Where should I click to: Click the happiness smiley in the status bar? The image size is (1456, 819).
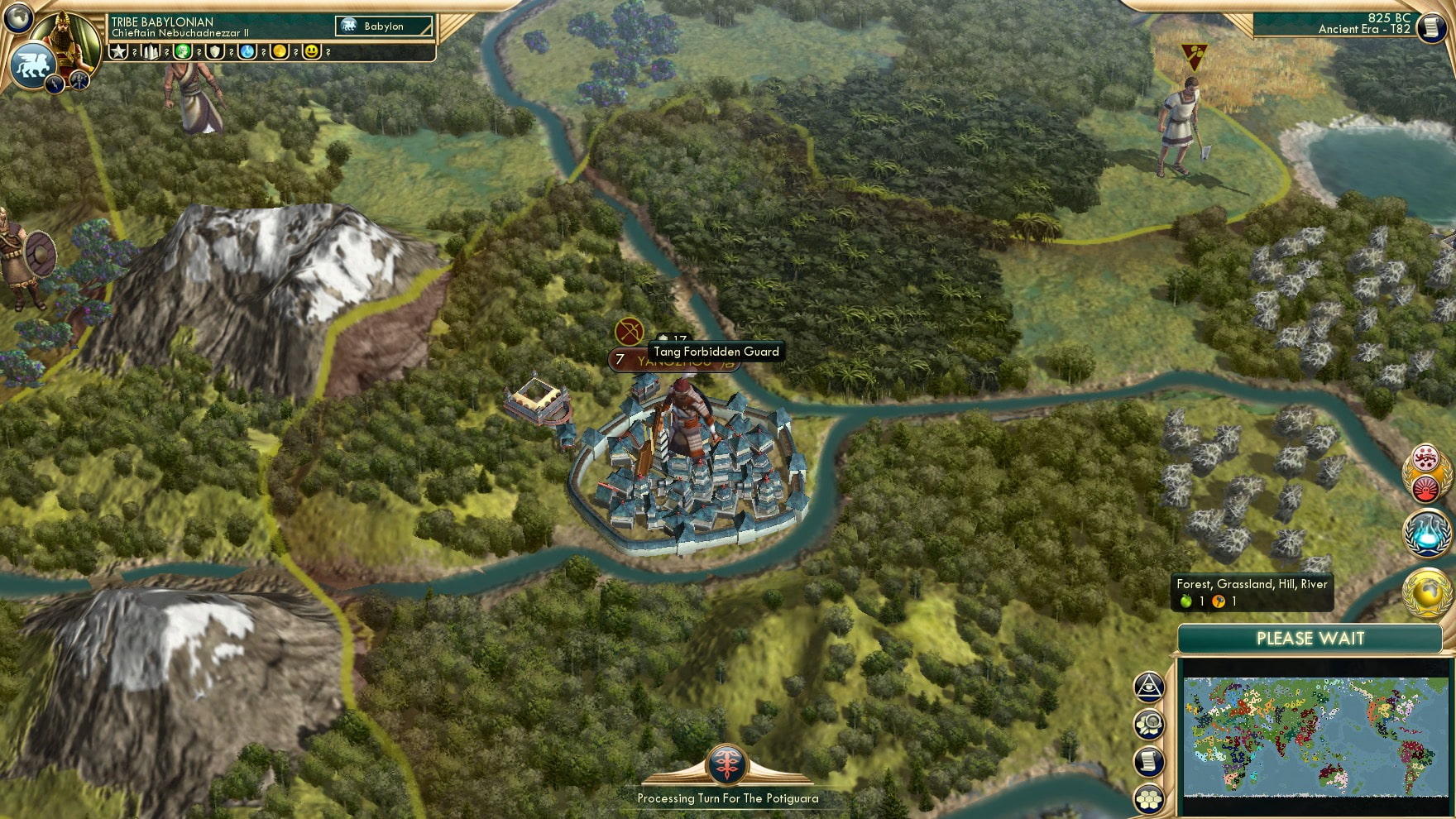312,52
